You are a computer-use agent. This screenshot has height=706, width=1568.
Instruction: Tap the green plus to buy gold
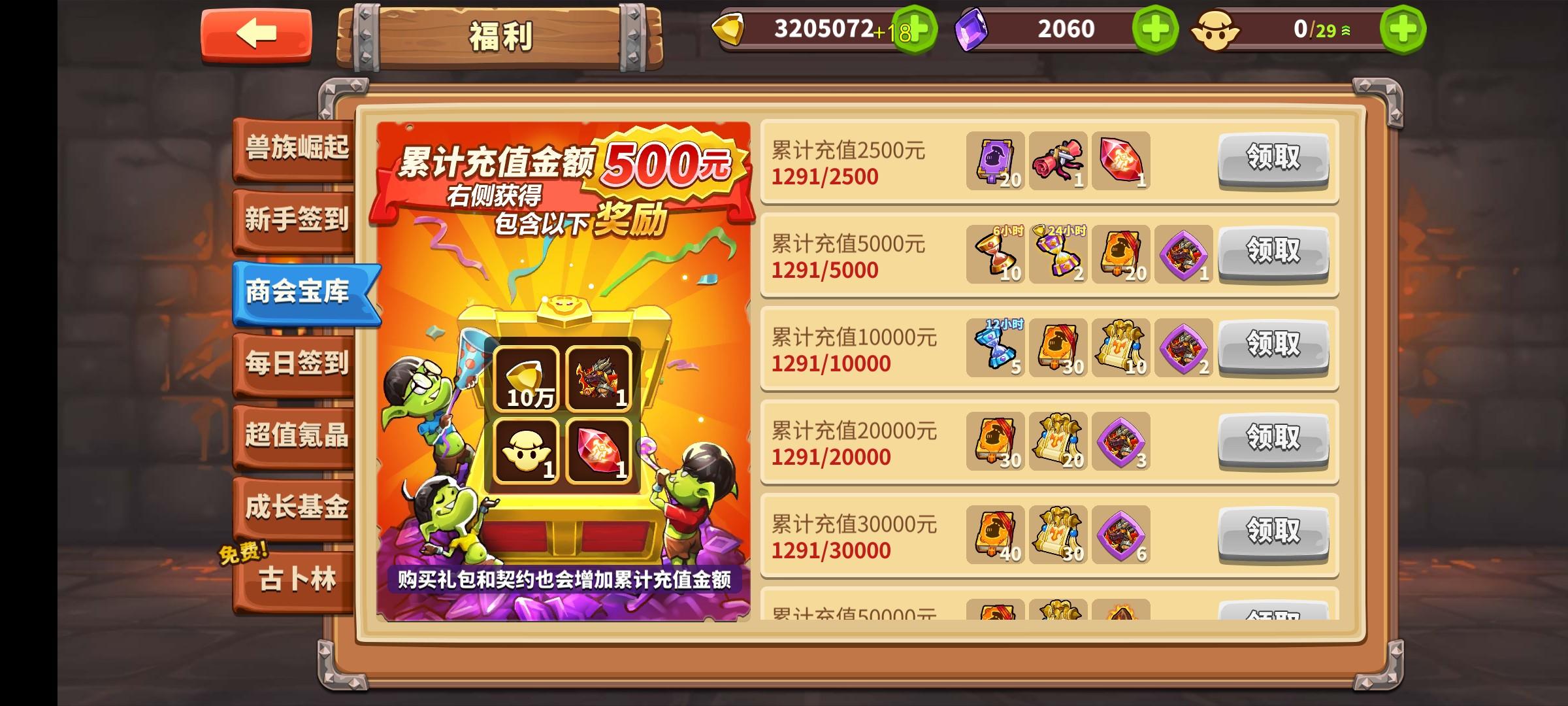click(922, 29)
